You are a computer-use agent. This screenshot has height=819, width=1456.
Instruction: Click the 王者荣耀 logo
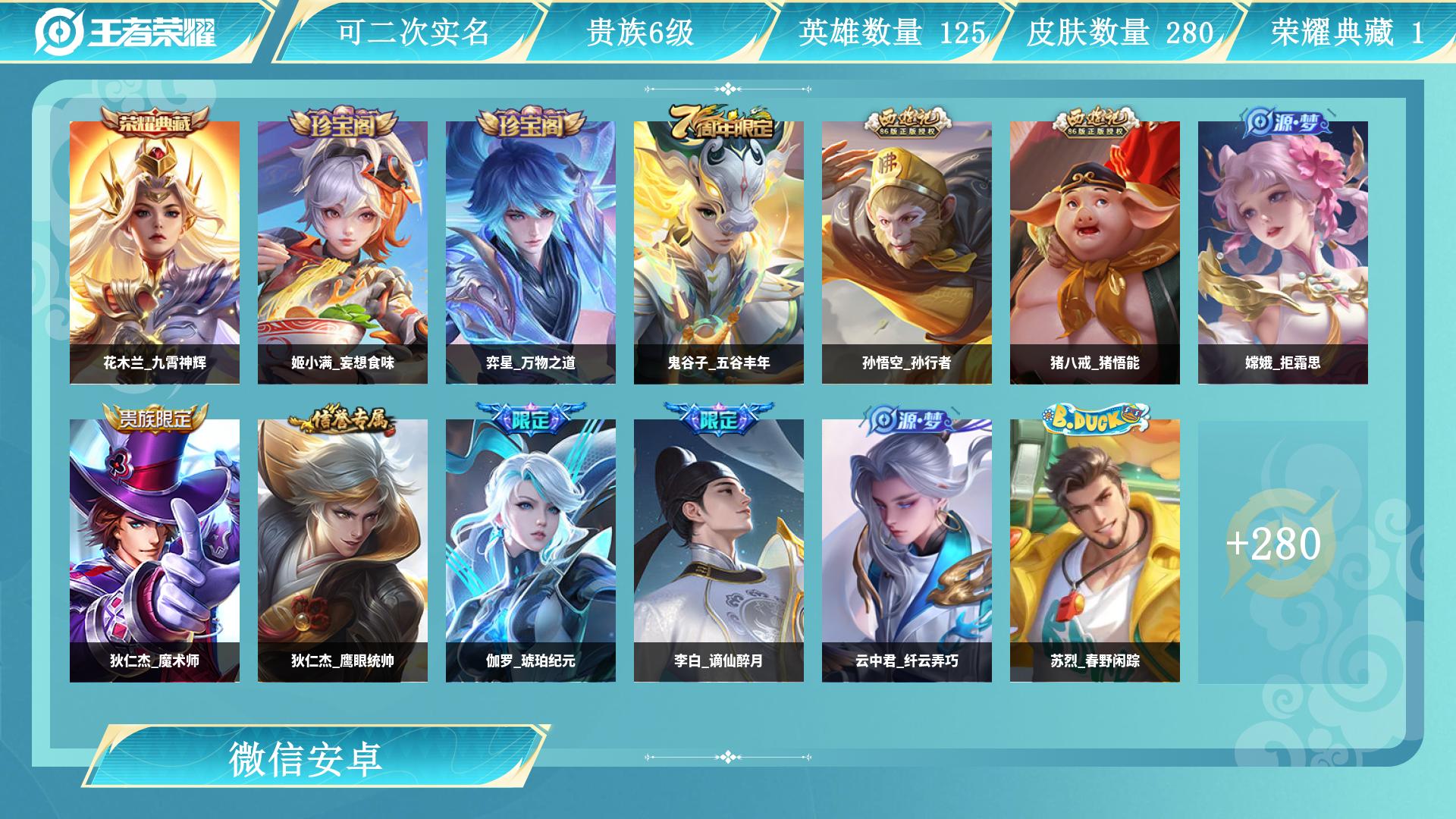[x=126, y=32]
